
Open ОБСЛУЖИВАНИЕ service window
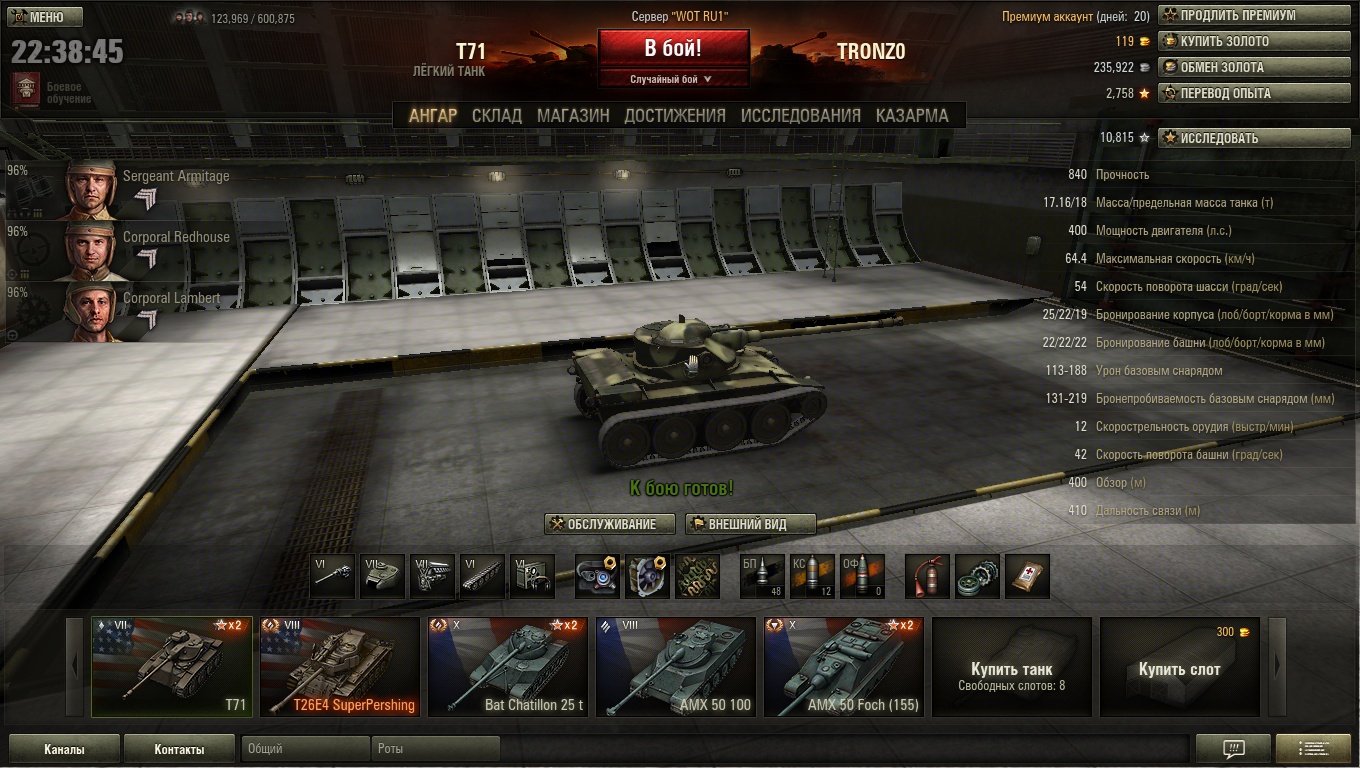coord(610,524)
